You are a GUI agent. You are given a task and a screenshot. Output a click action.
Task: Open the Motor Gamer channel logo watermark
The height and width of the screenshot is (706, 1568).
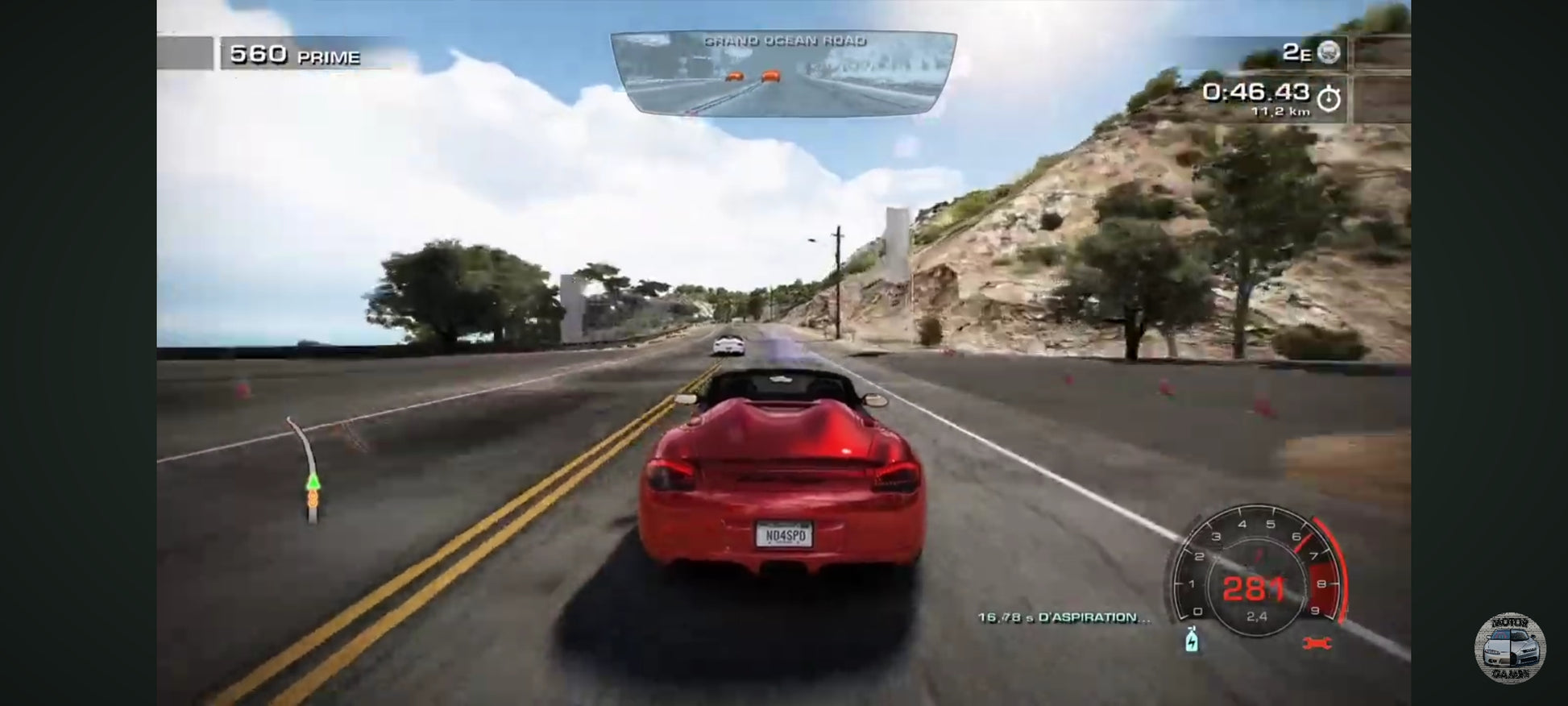(1509, 648)
